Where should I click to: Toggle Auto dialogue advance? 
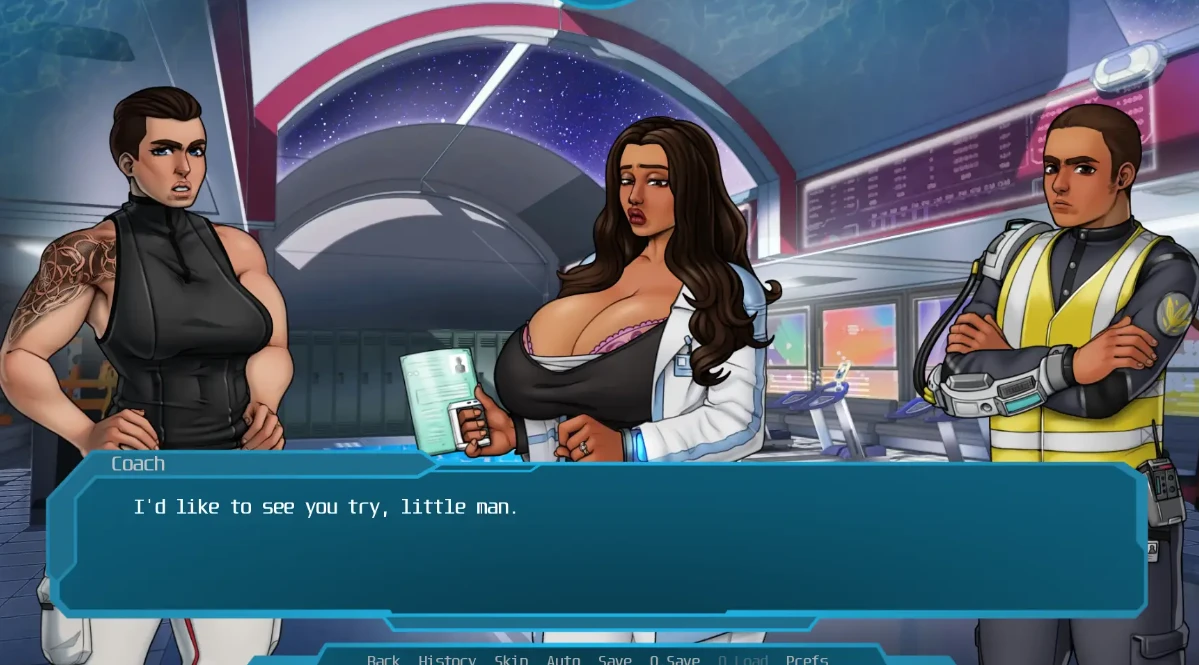[563, 659]
